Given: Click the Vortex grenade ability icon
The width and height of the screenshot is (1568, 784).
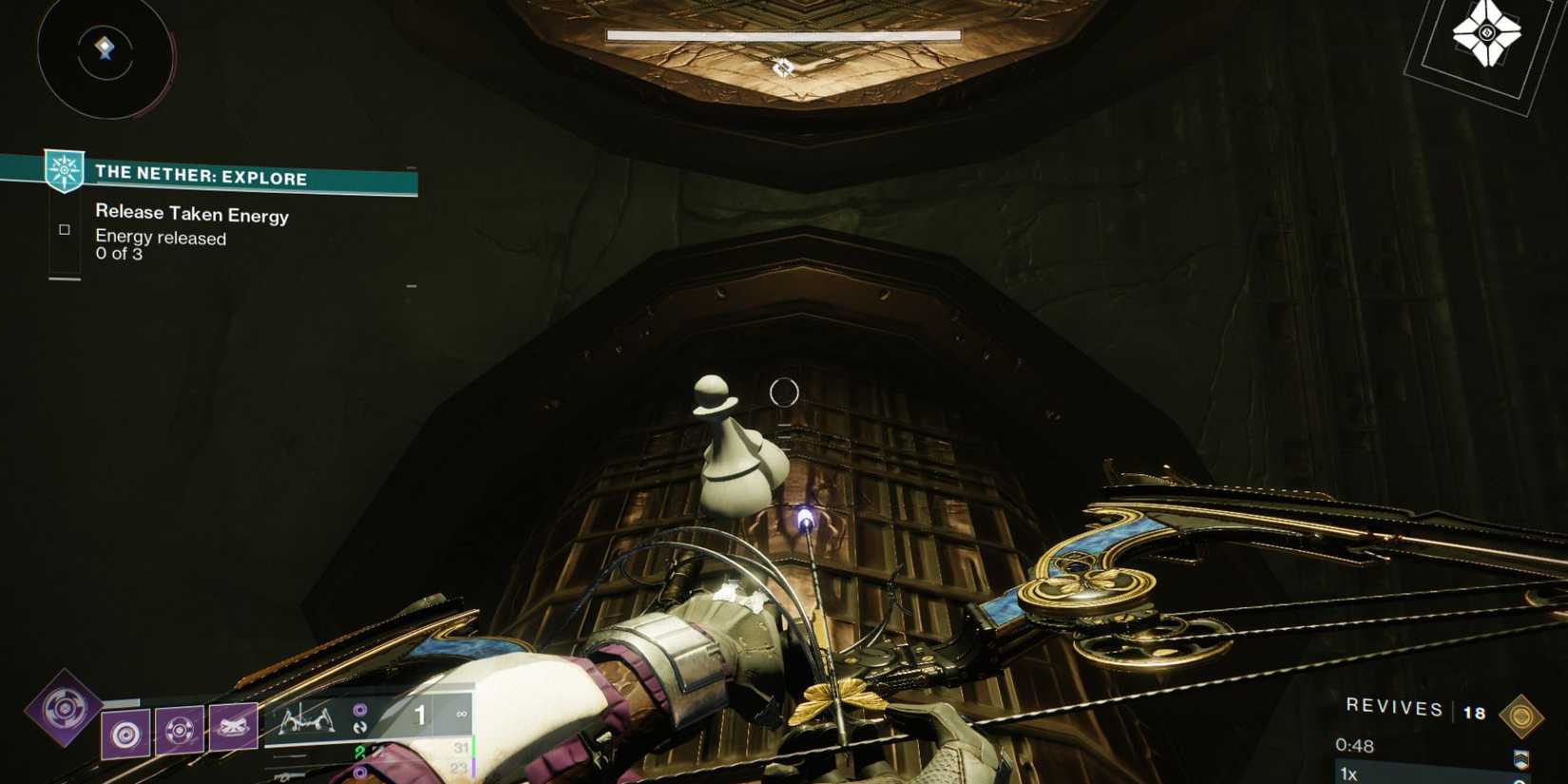Looking at the screenshot, I should pyautogui.click(x=125, y=733).
